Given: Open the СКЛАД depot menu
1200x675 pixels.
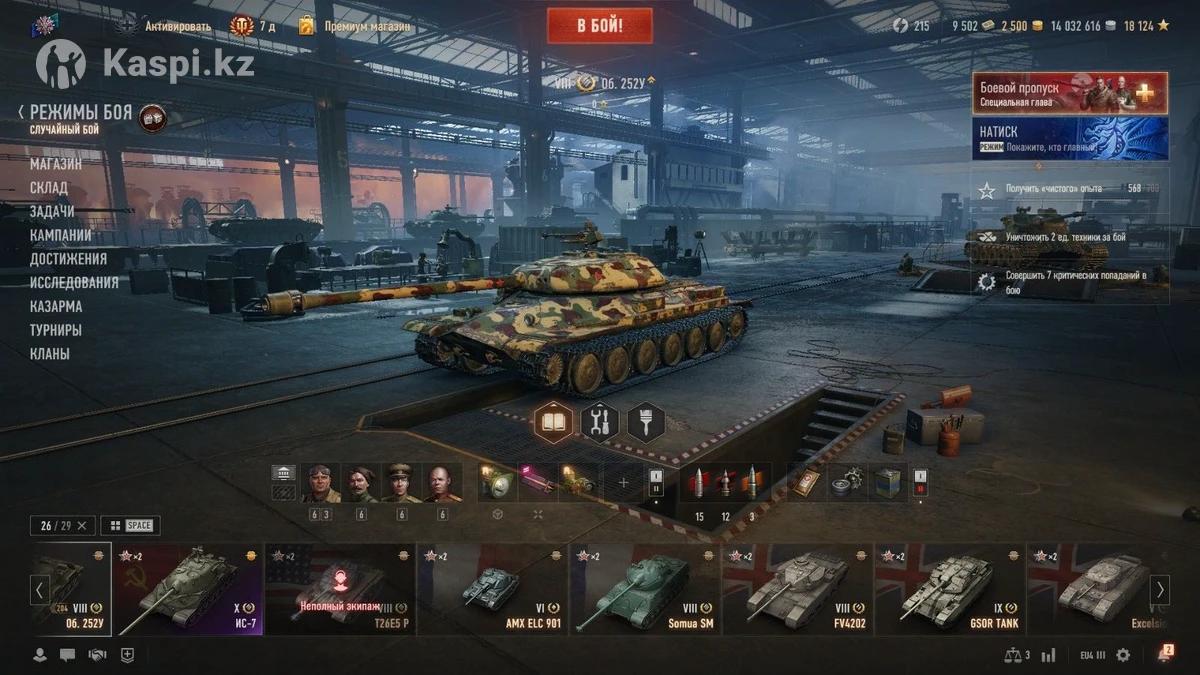Looking at the screenshot, I should coord(49,188).
